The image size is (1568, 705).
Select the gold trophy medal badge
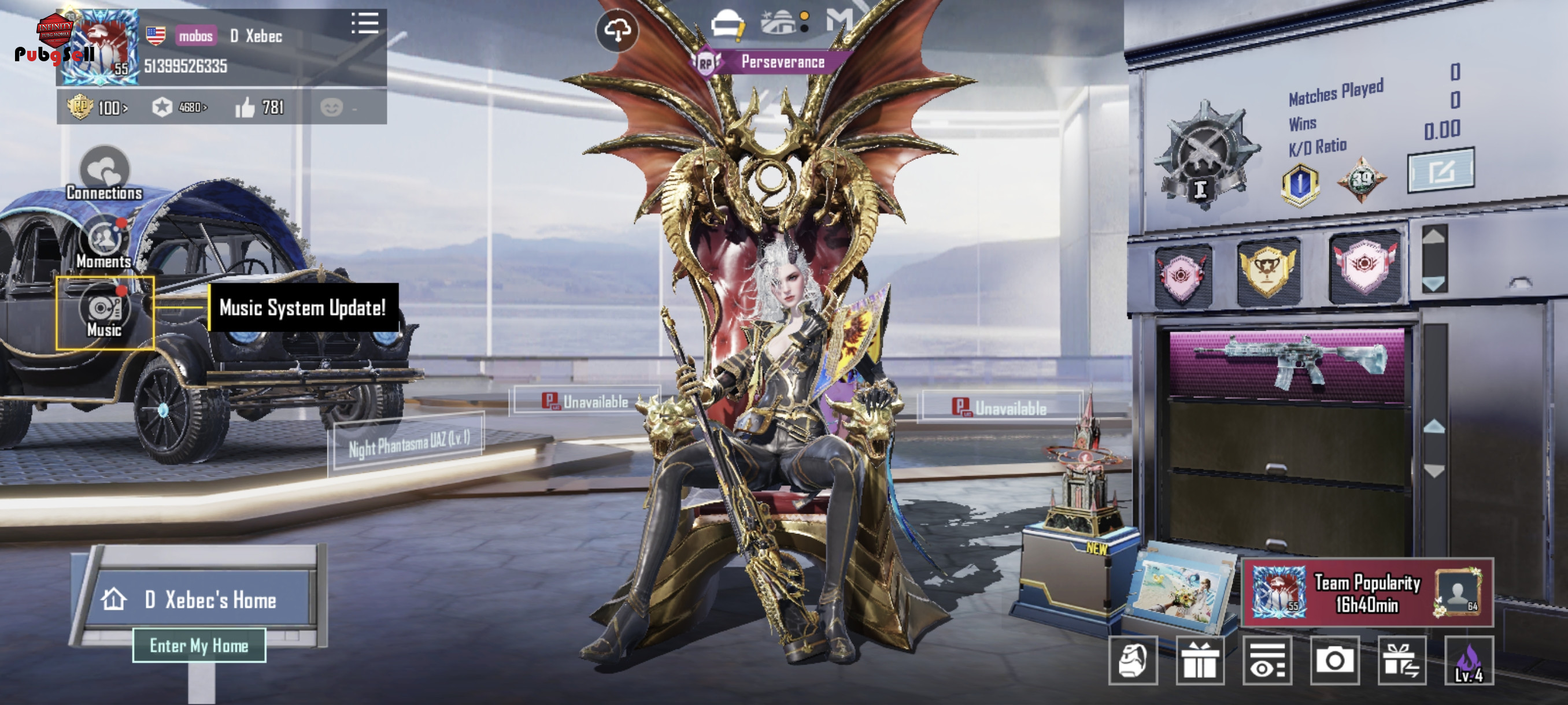pos(1268,271)
